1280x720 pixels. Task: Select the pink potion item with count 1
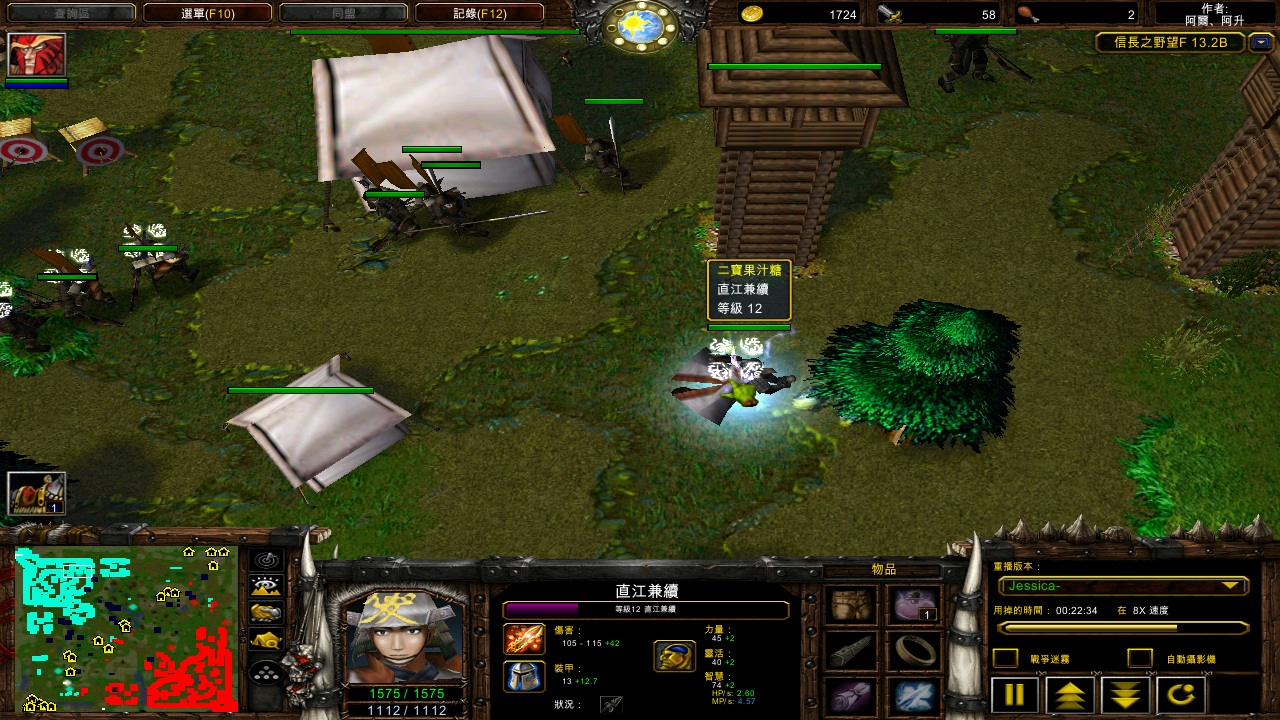(x=914, y=605)
